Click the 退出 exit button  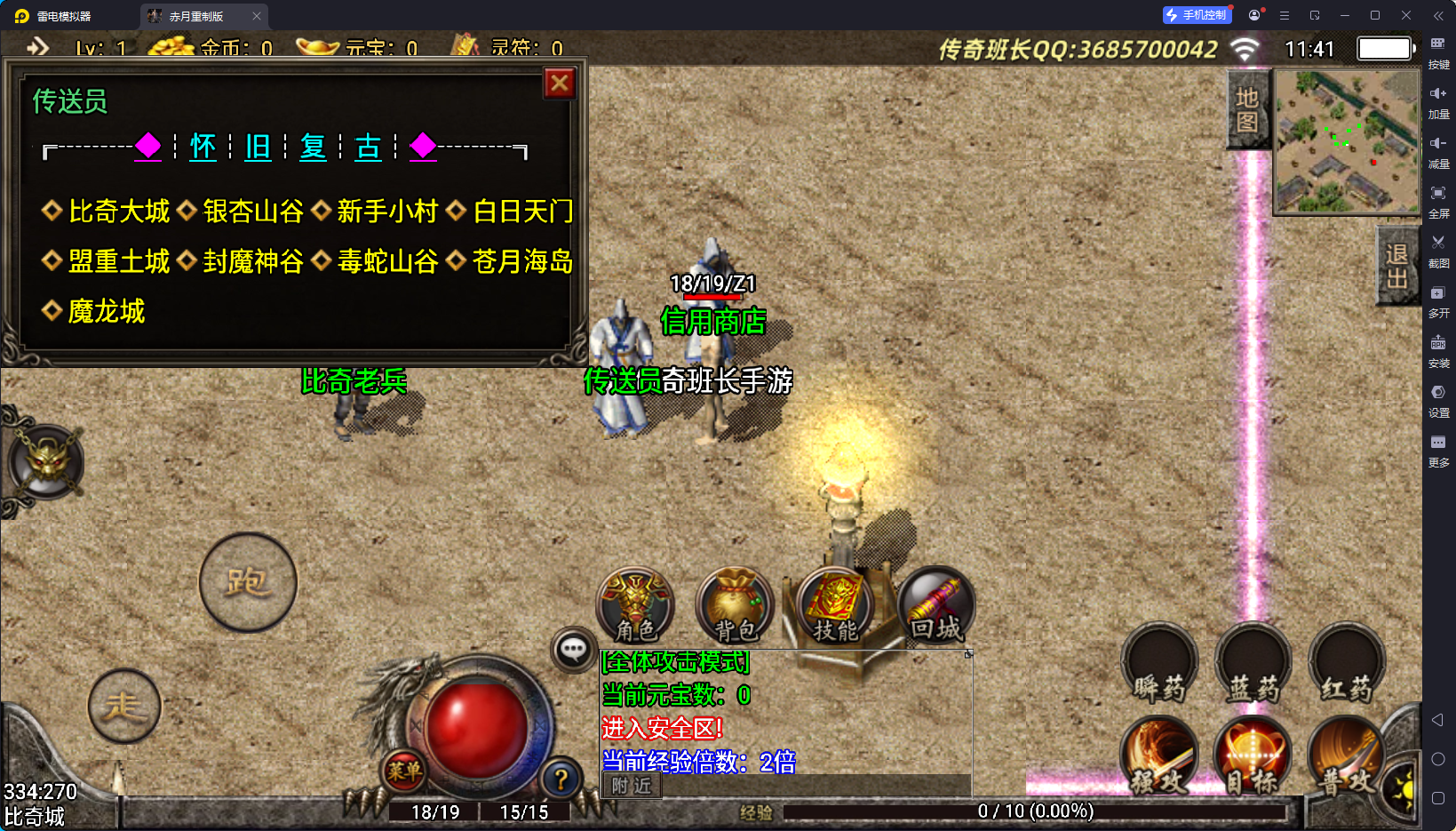[x=1396, y=266]
